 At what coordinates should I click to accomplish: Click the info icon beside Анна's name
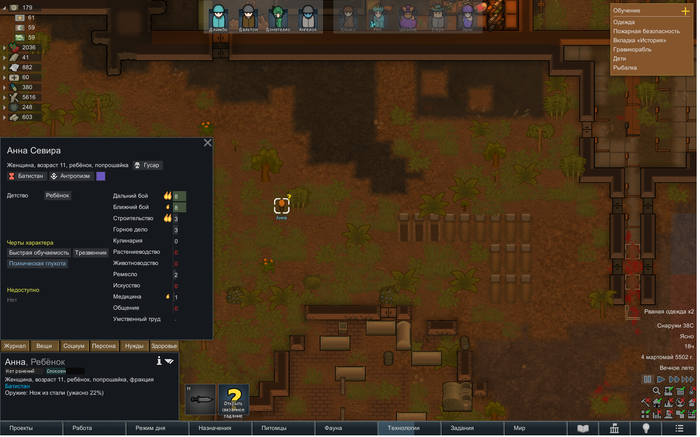pos(159,361)
